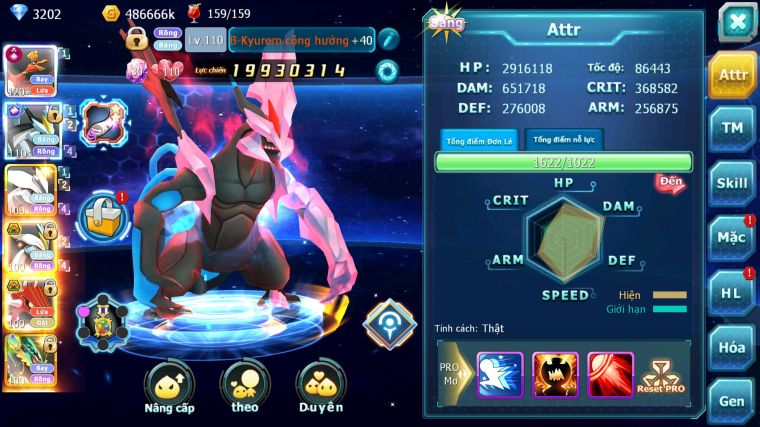This screenshot has height=427, width=760.
Task: Edit the pokemon name with the pen icon
Action: click(x=388, y=39)
